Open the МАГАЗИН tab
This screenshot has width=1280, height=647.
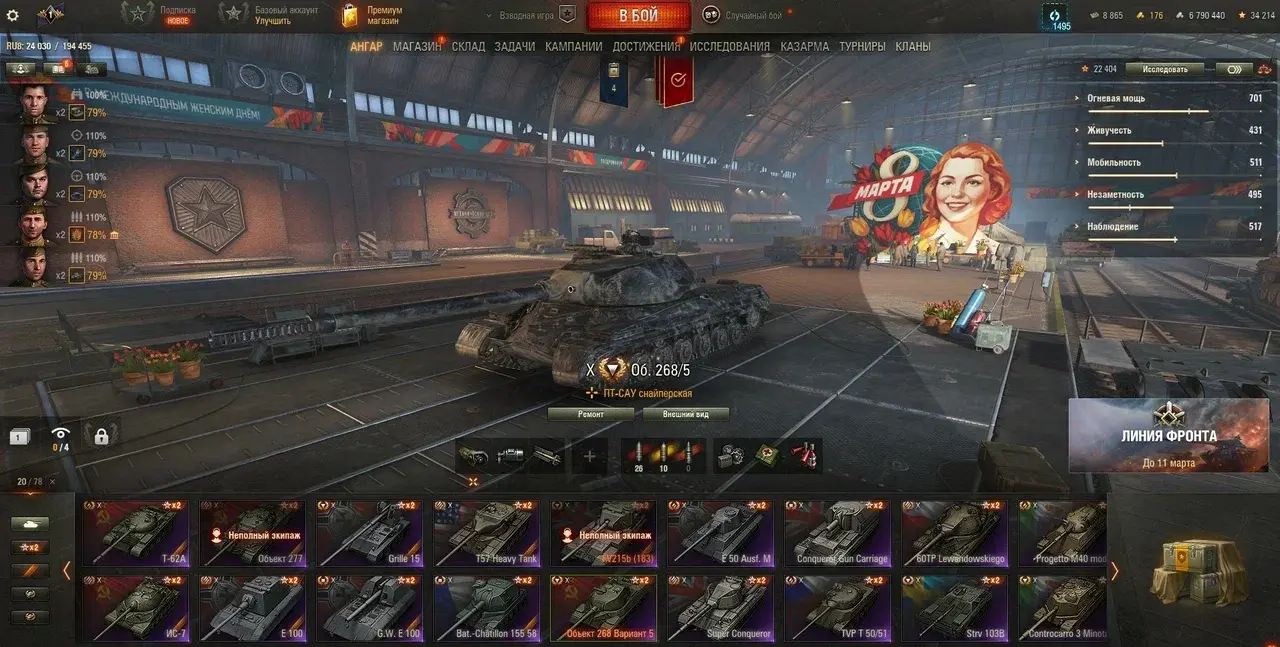(x=417, y=46)
